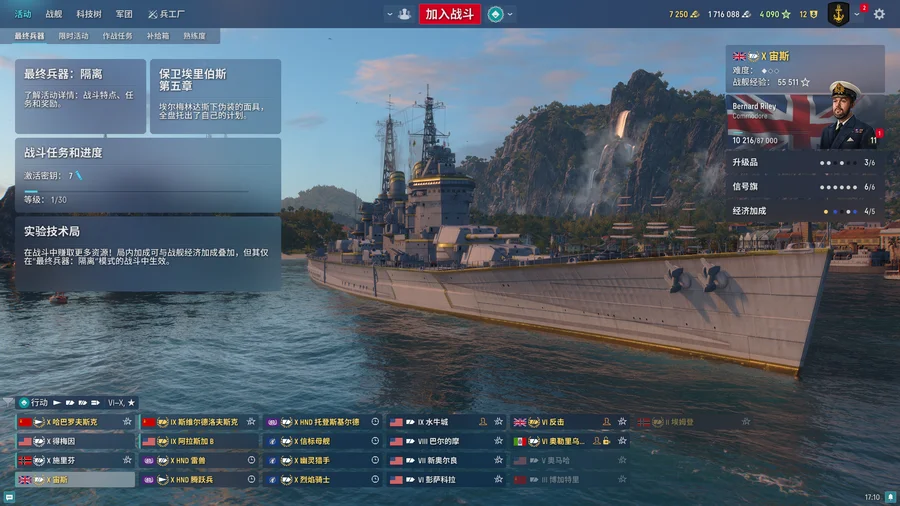Screen dimensions: 900x506
Task: Select the X 哈巴罗夫斯克 ship
Action: pos(75,422)
